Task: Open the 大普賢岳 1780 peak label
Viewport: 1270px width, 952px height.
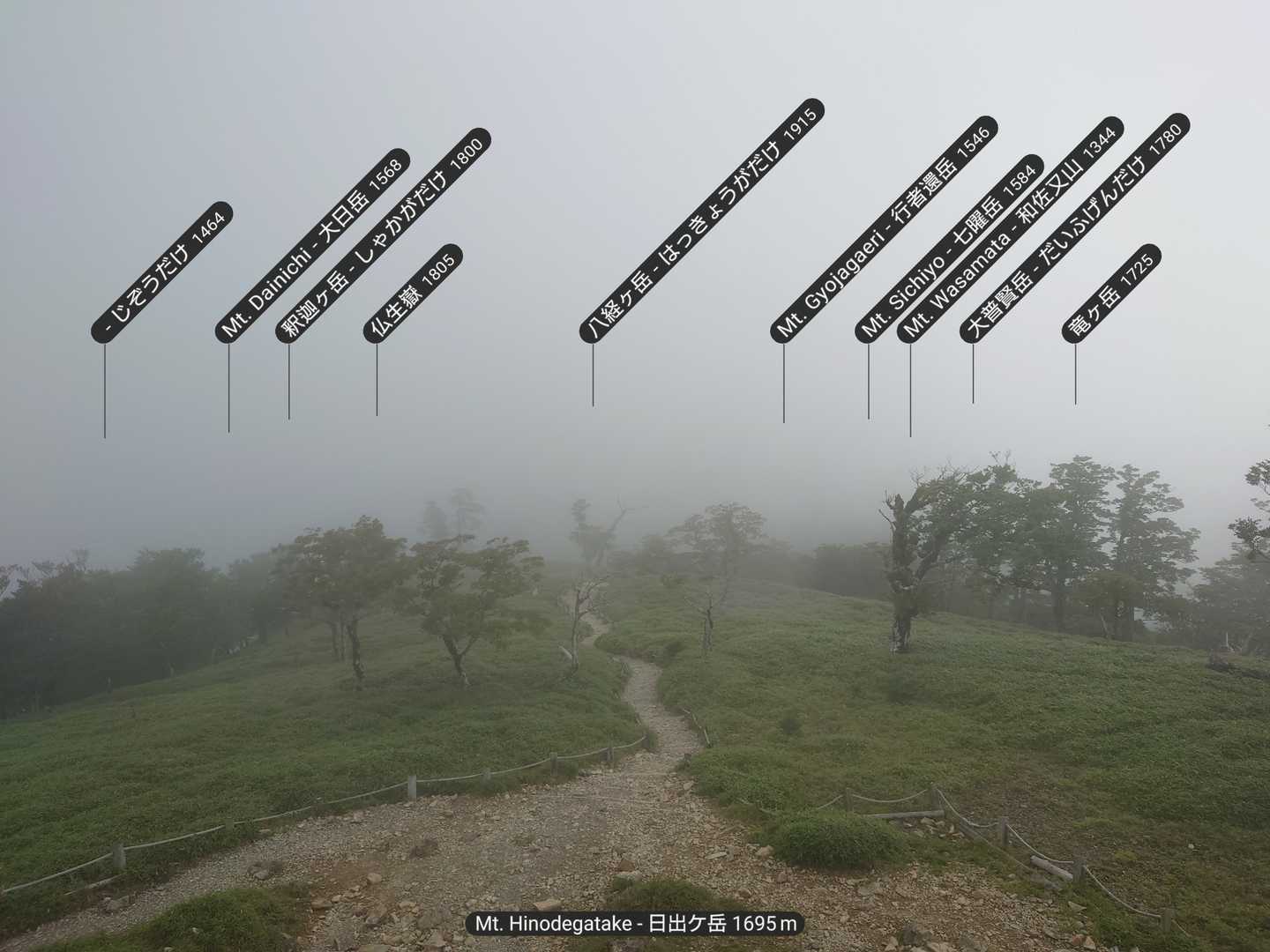Action: (x=1073, y=227)
